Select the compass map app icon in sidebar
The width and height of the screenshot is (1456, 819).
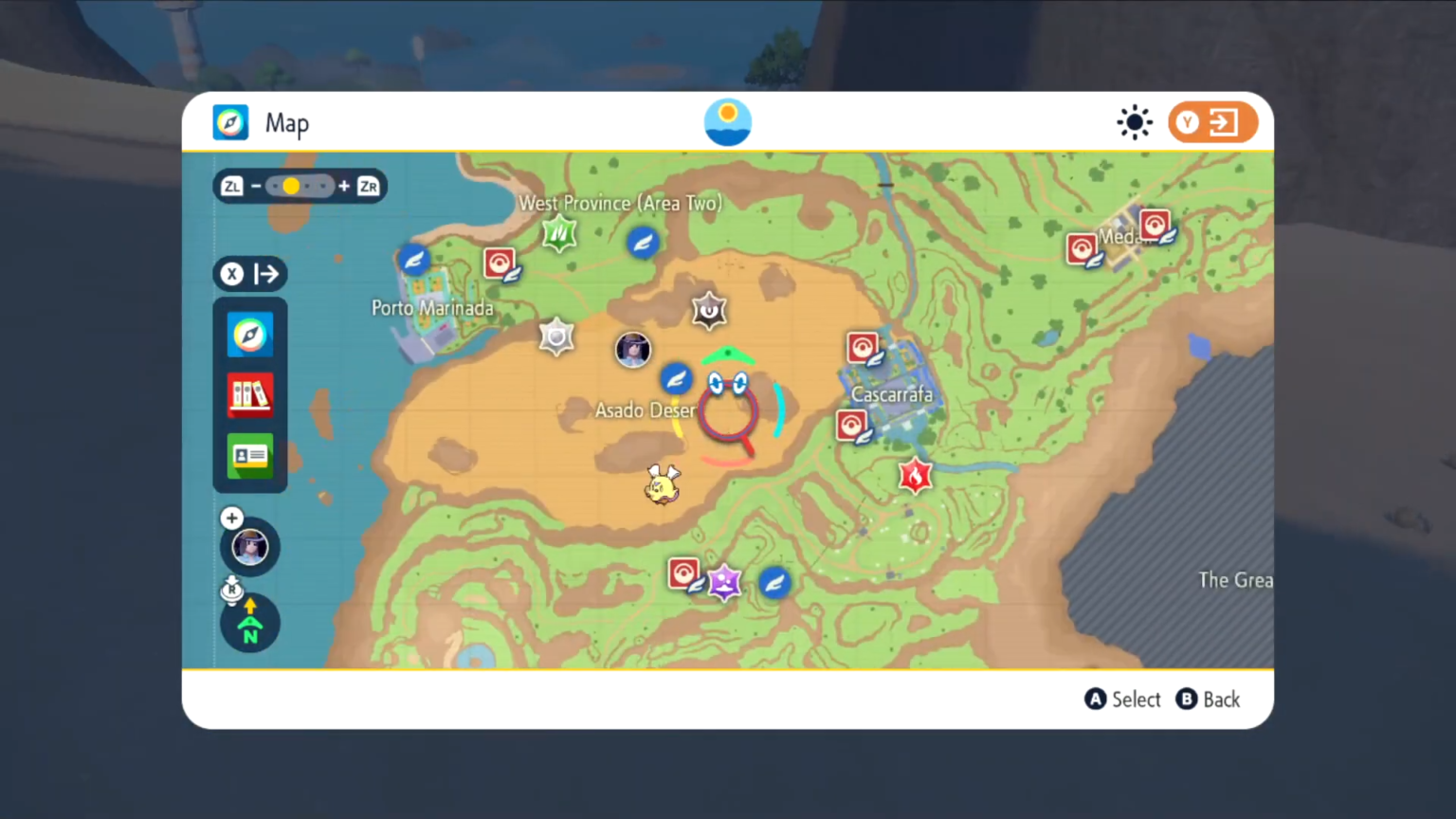(250, 335)
